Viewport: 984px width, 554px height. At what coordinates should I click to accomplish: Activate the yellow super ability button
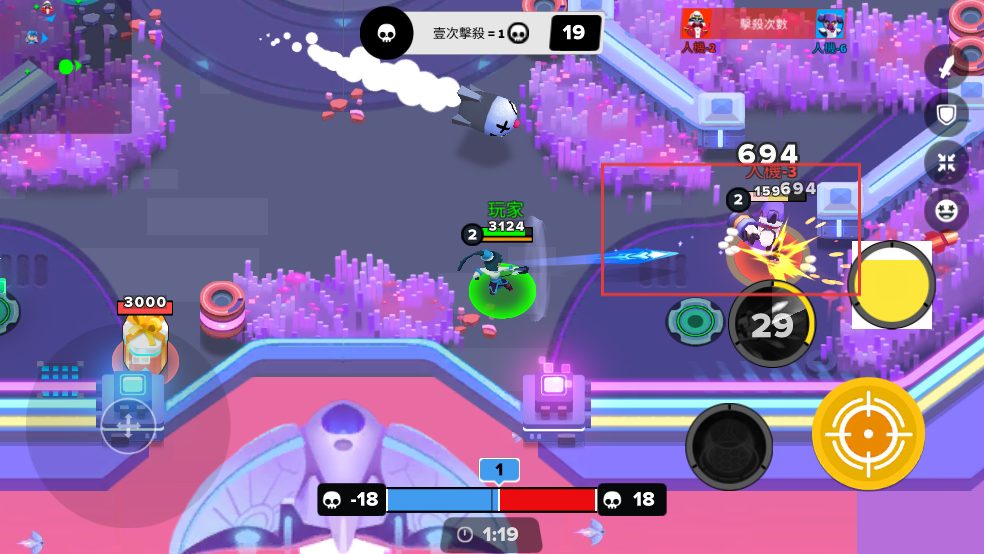click(x=891, y=285)
